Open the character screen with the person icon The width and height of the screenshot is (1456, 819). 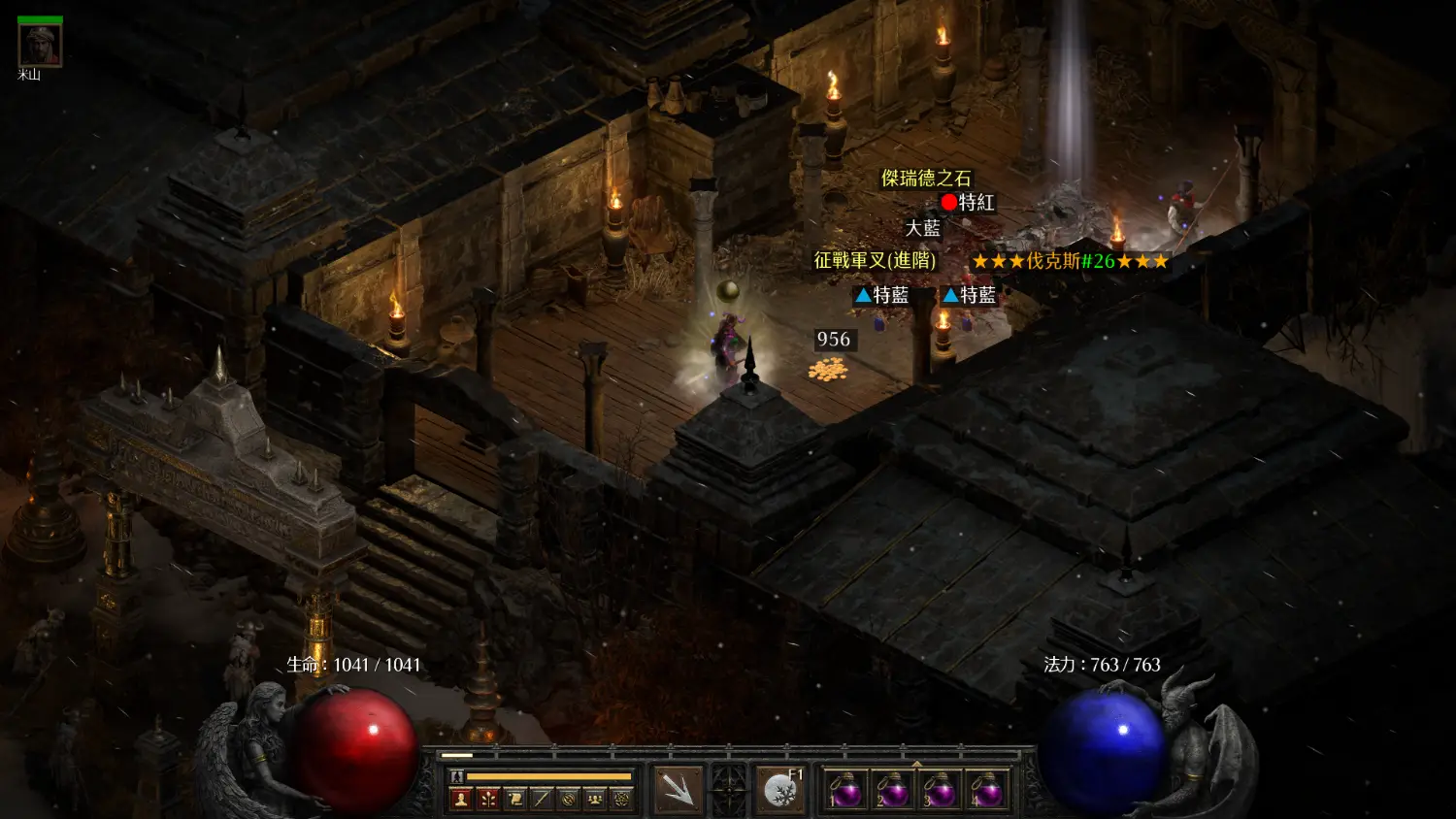pyautogui.click(x=461, y=799)
